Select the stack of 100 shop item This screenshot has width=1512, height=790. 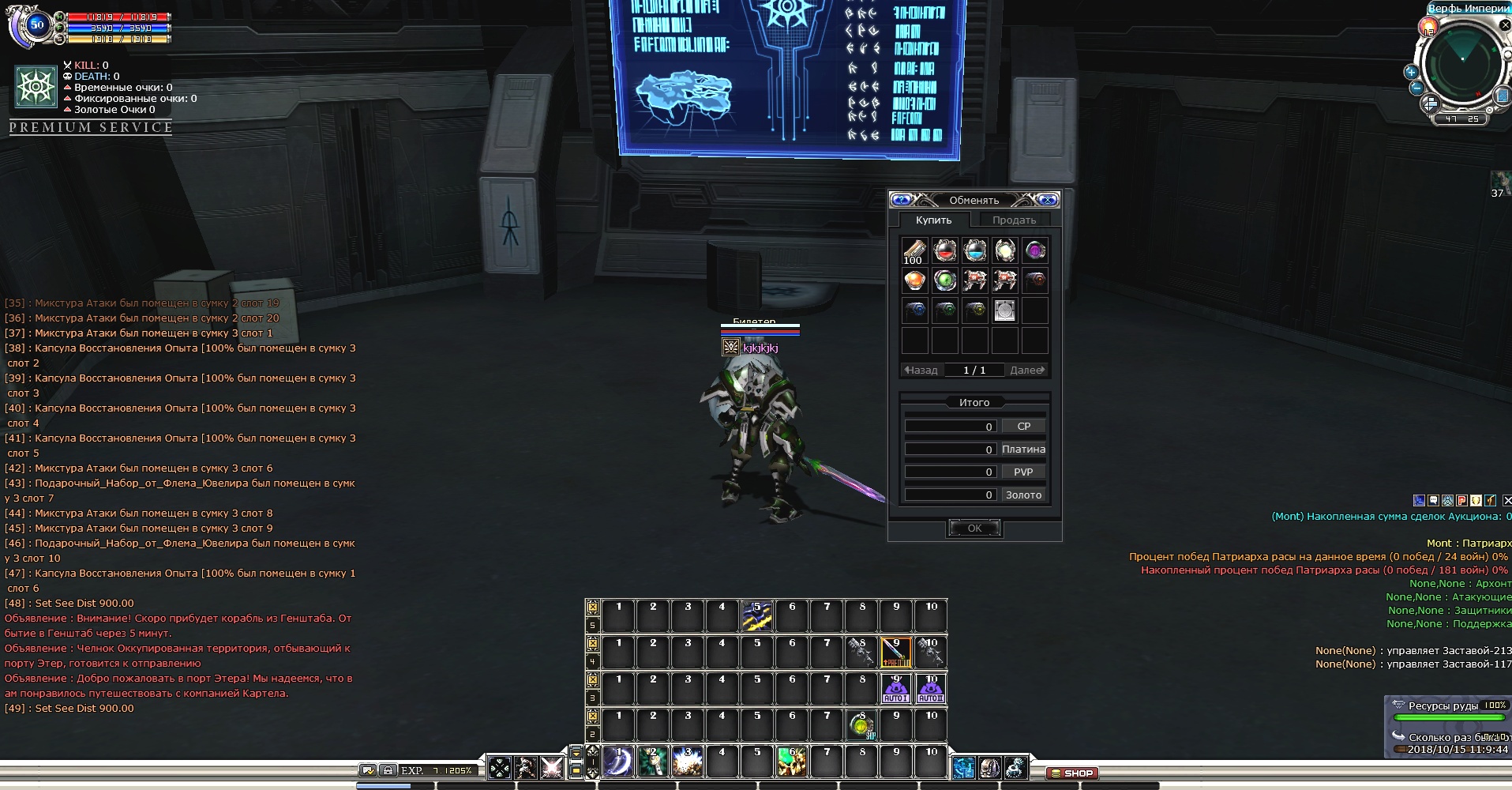[x=914, y=251]
